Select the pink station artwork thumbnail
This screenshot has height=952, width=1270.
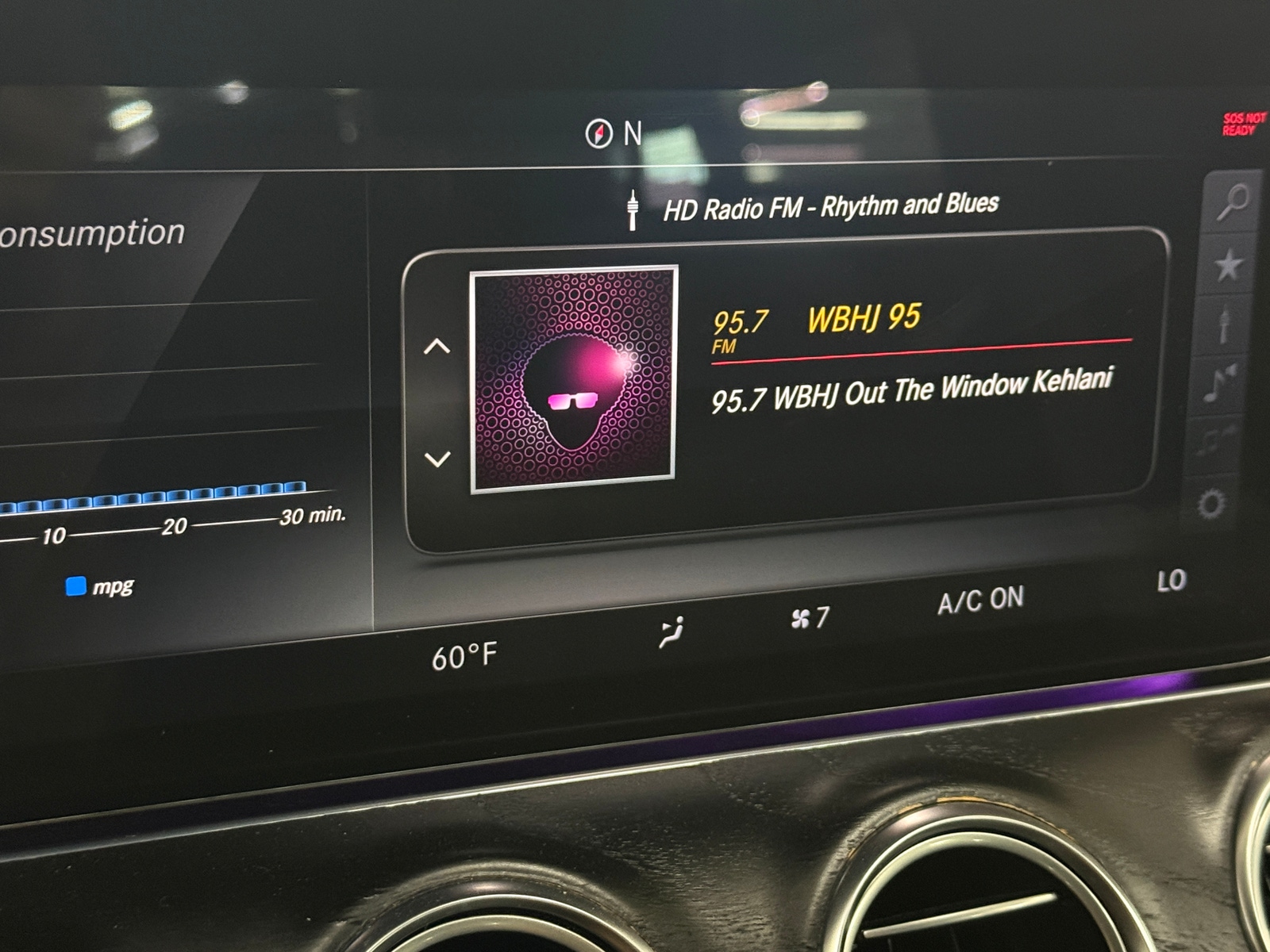[573, 378]
